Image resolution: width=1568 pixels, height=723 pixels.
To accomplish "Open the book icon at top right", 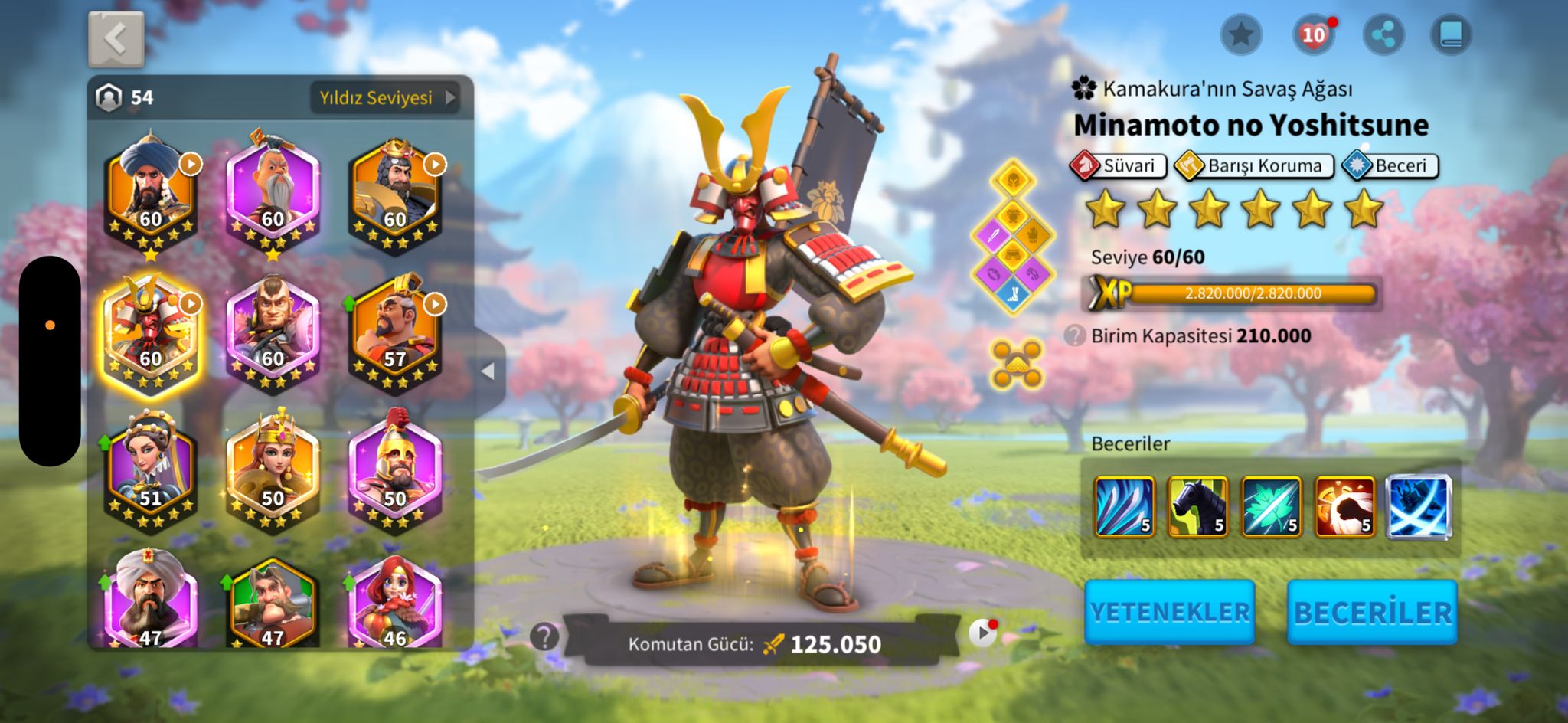I will pyautogui.click(x=1451, y=34).
